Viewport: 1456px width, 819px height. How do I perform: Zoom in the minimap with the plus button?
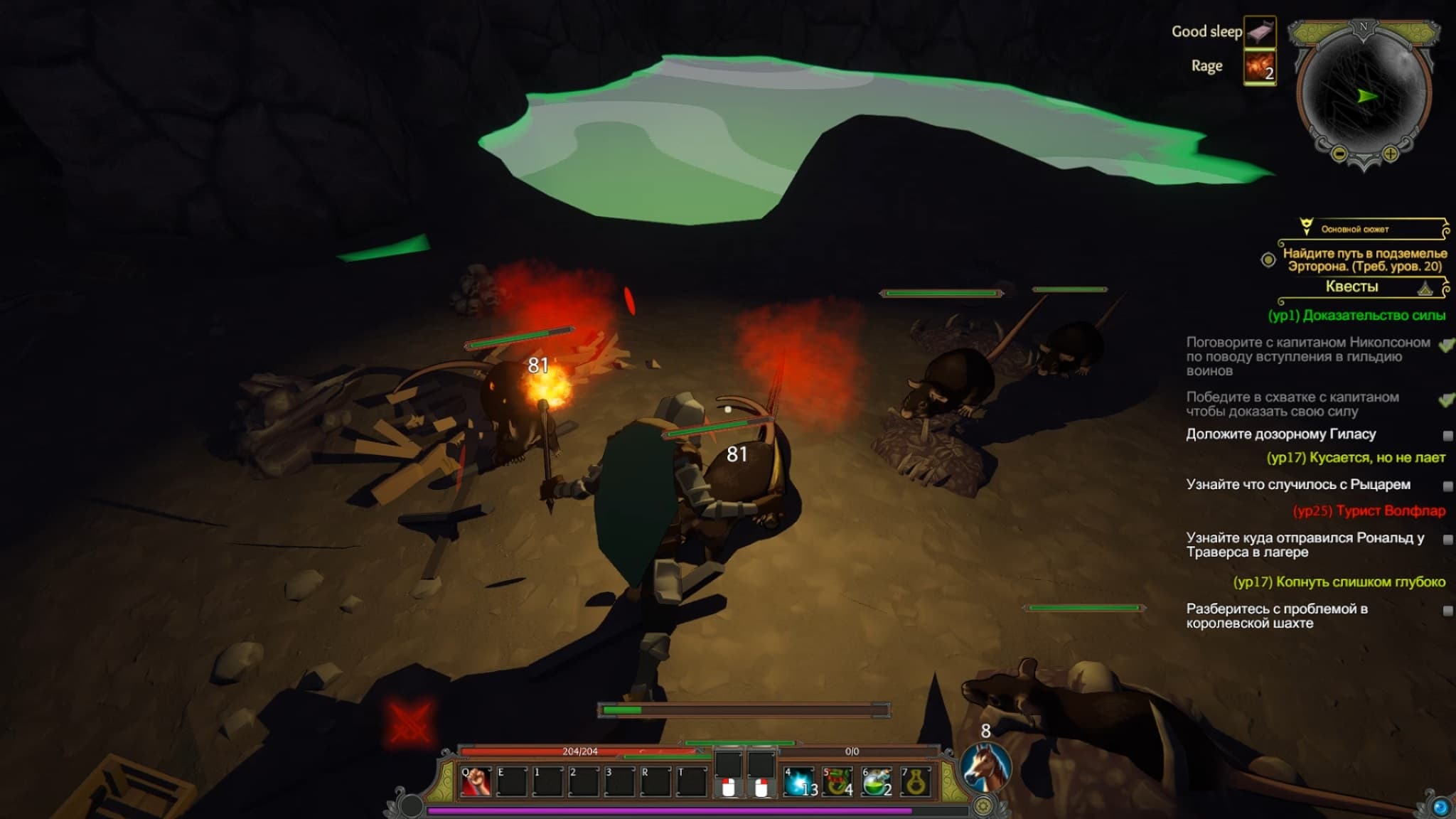point(1391,154)
